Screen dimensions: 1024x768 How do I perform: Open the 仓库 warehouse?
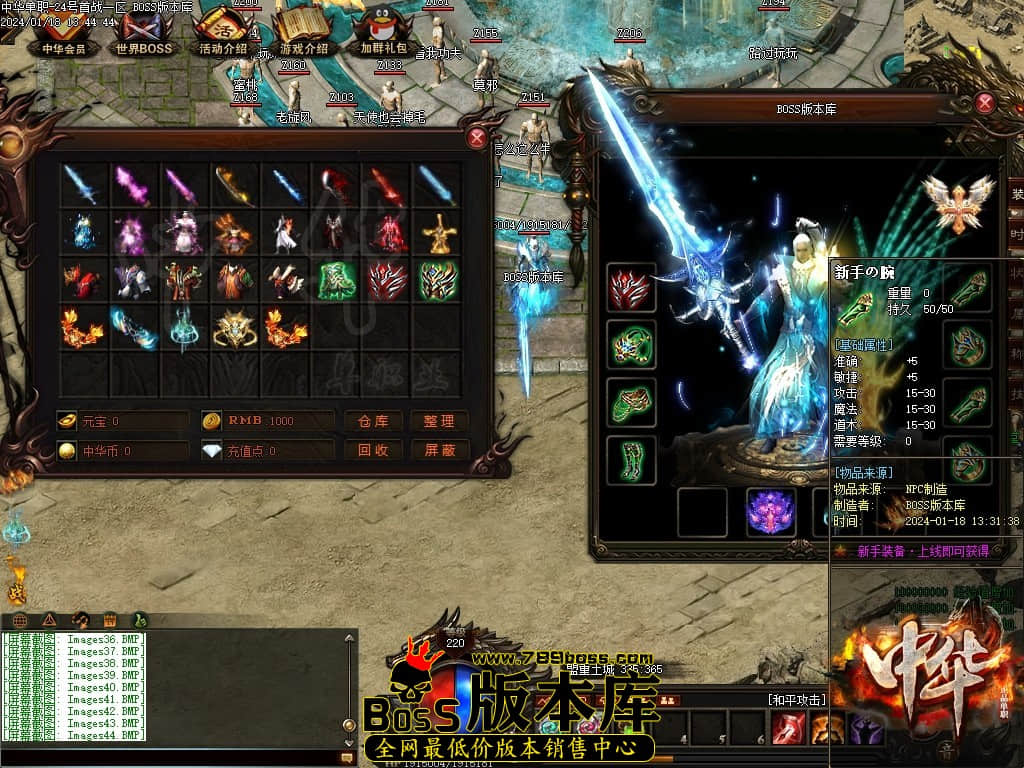(373, 421)
